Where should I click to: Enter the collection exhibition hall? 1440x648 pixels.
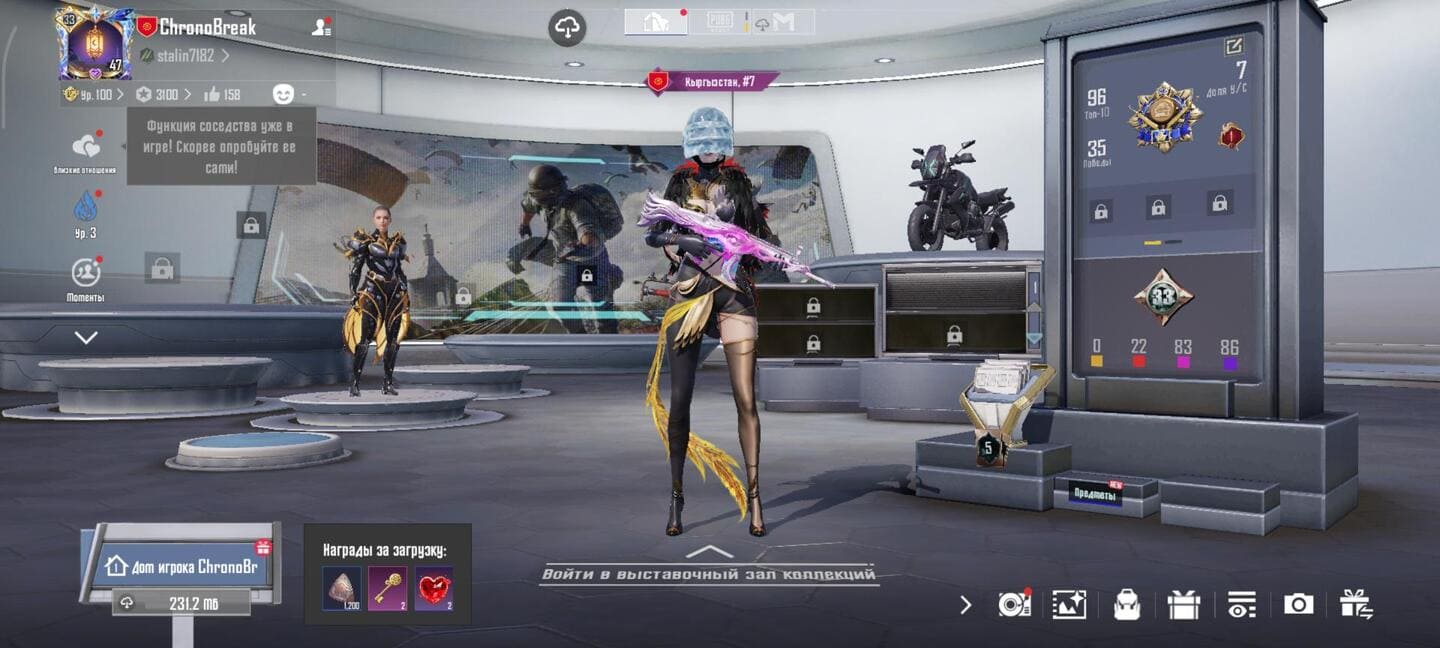tap(709, 573)
